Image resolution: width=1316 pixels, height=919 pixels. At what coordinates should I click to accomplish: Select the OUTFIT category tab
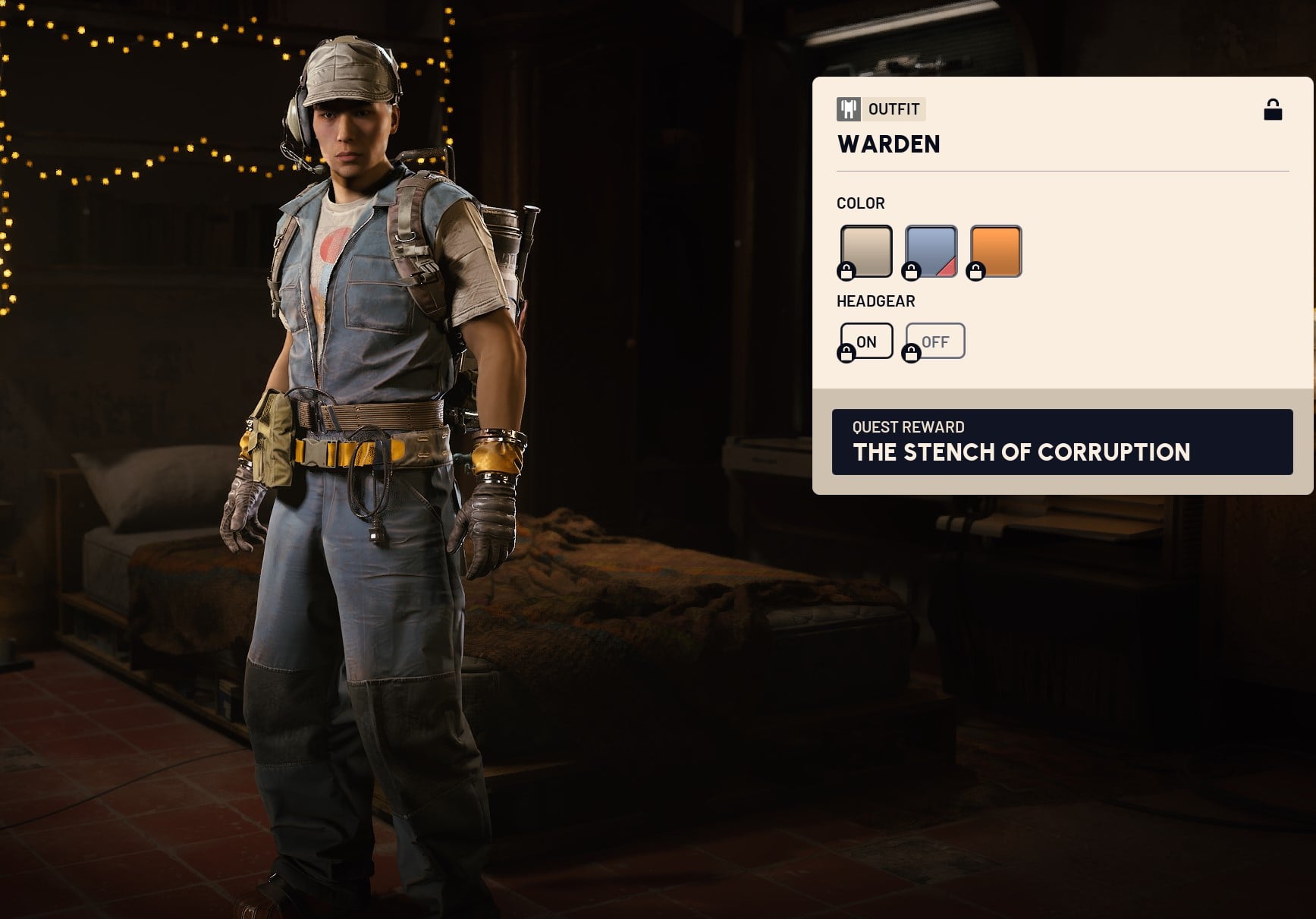click(x=880, y=109)
